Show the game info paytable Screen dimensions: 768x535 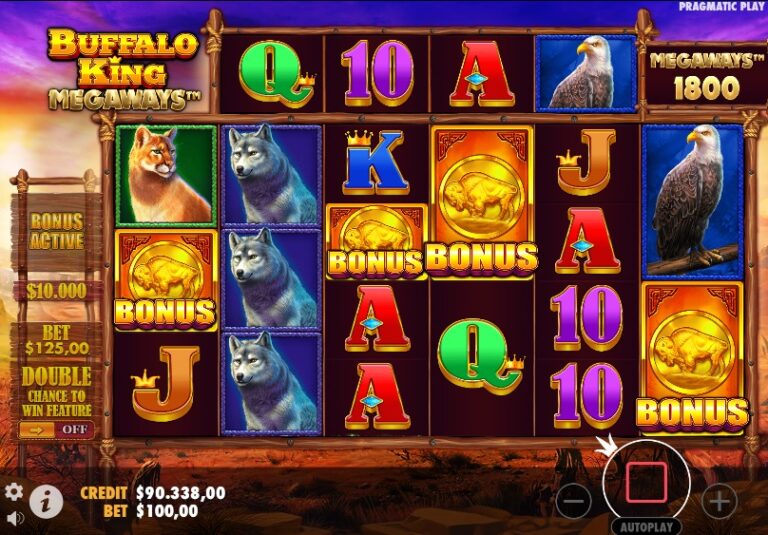click(45, 501)
